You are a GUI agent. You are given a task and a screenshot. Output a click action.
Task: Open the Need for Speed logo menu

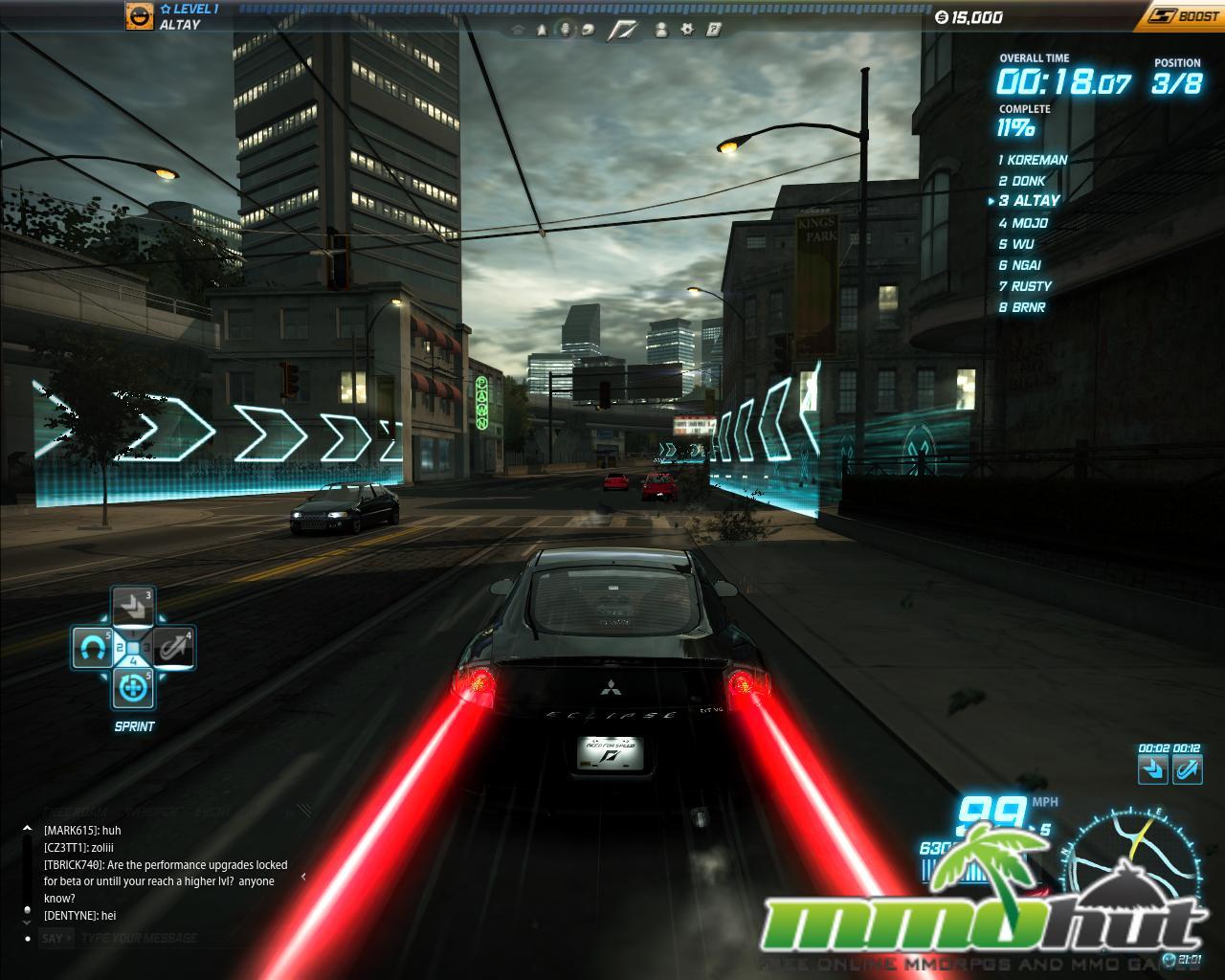click(x=622, y=30)
